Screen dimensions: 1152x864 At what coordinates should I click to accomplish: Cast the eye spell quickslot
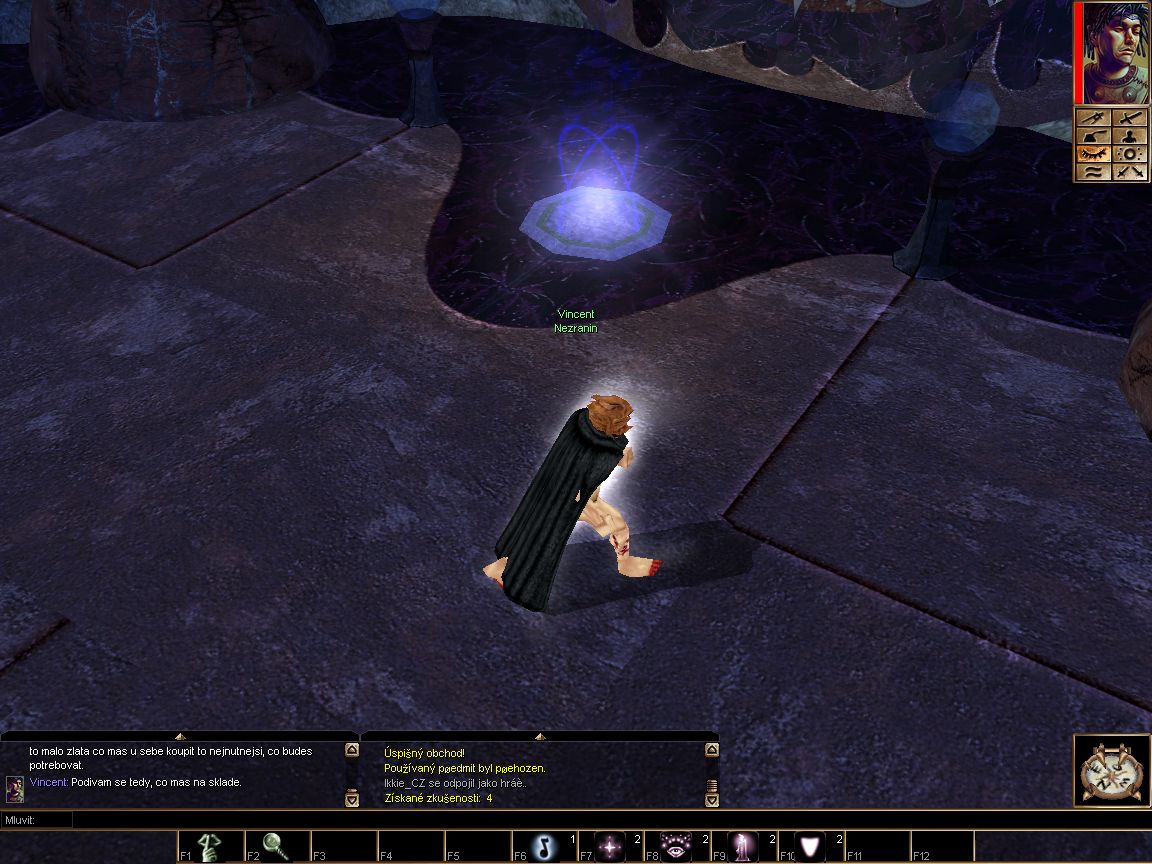tap(676, 847)
